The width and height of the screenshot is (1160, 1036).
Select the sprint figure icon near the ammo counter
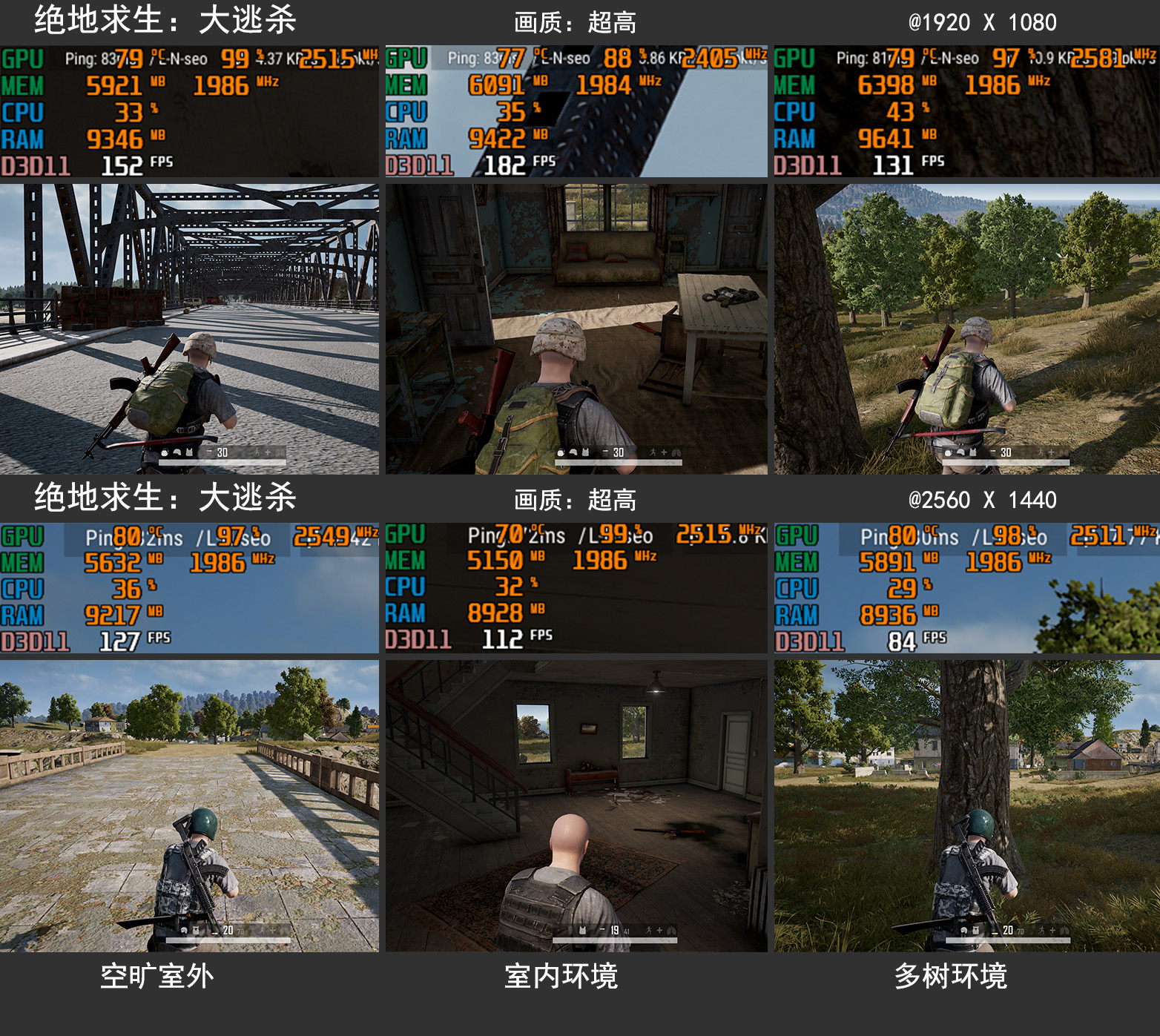click(x=257, y=452)
